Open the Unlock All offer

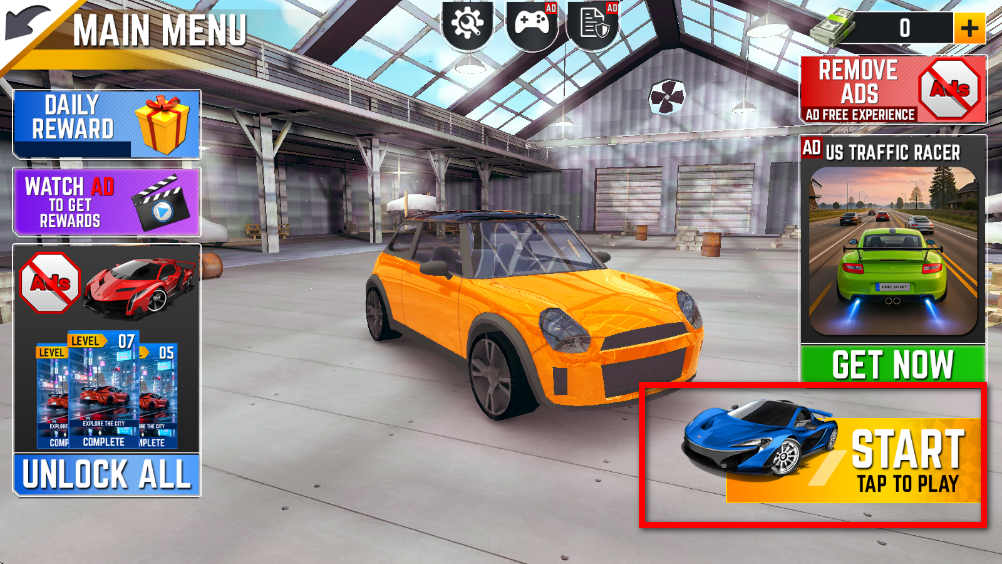pyautogui.click(x=106, y=475)
